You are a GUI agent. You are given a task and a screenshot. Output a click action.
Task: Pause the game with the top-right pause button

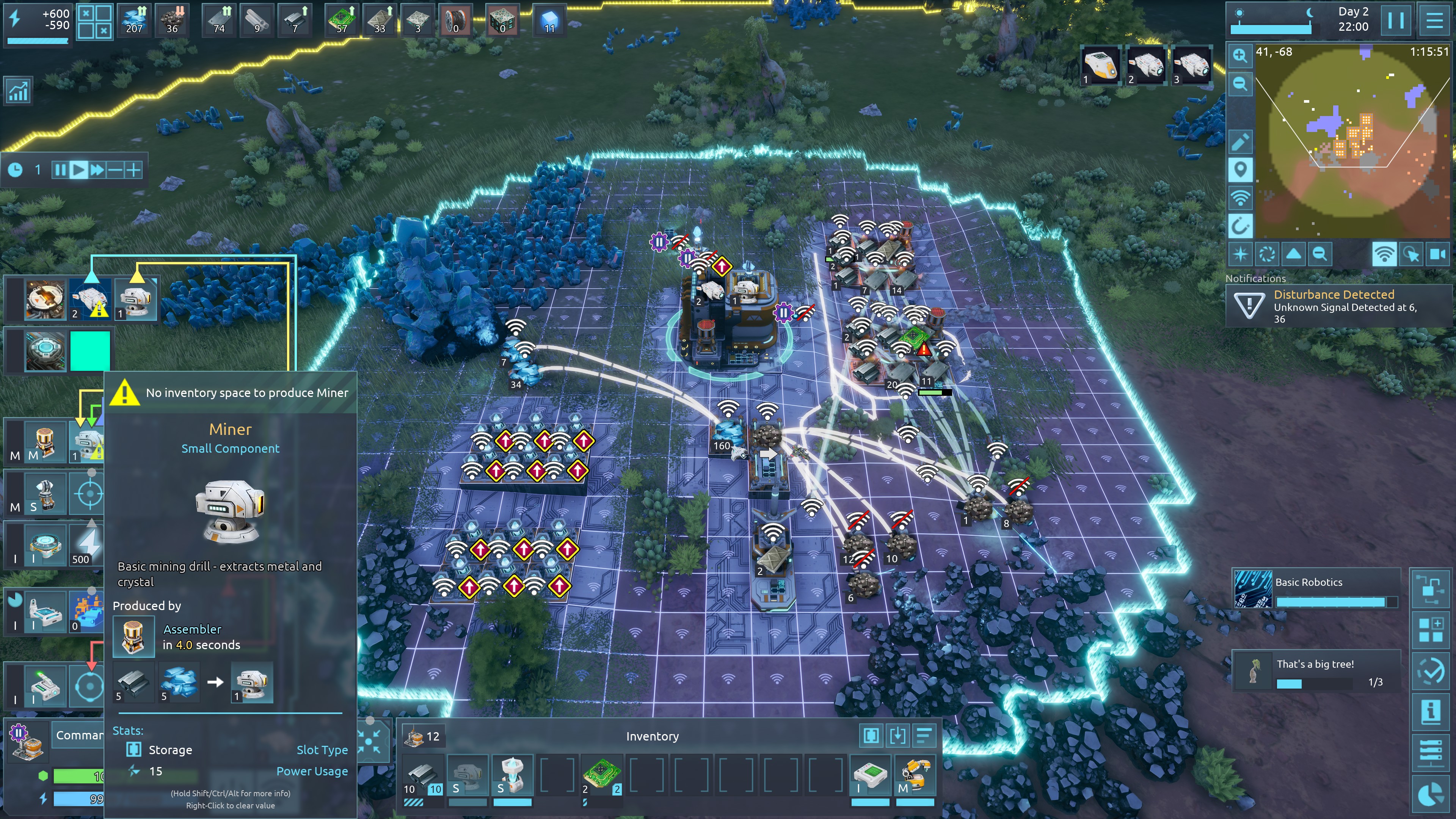point(1395,20)
